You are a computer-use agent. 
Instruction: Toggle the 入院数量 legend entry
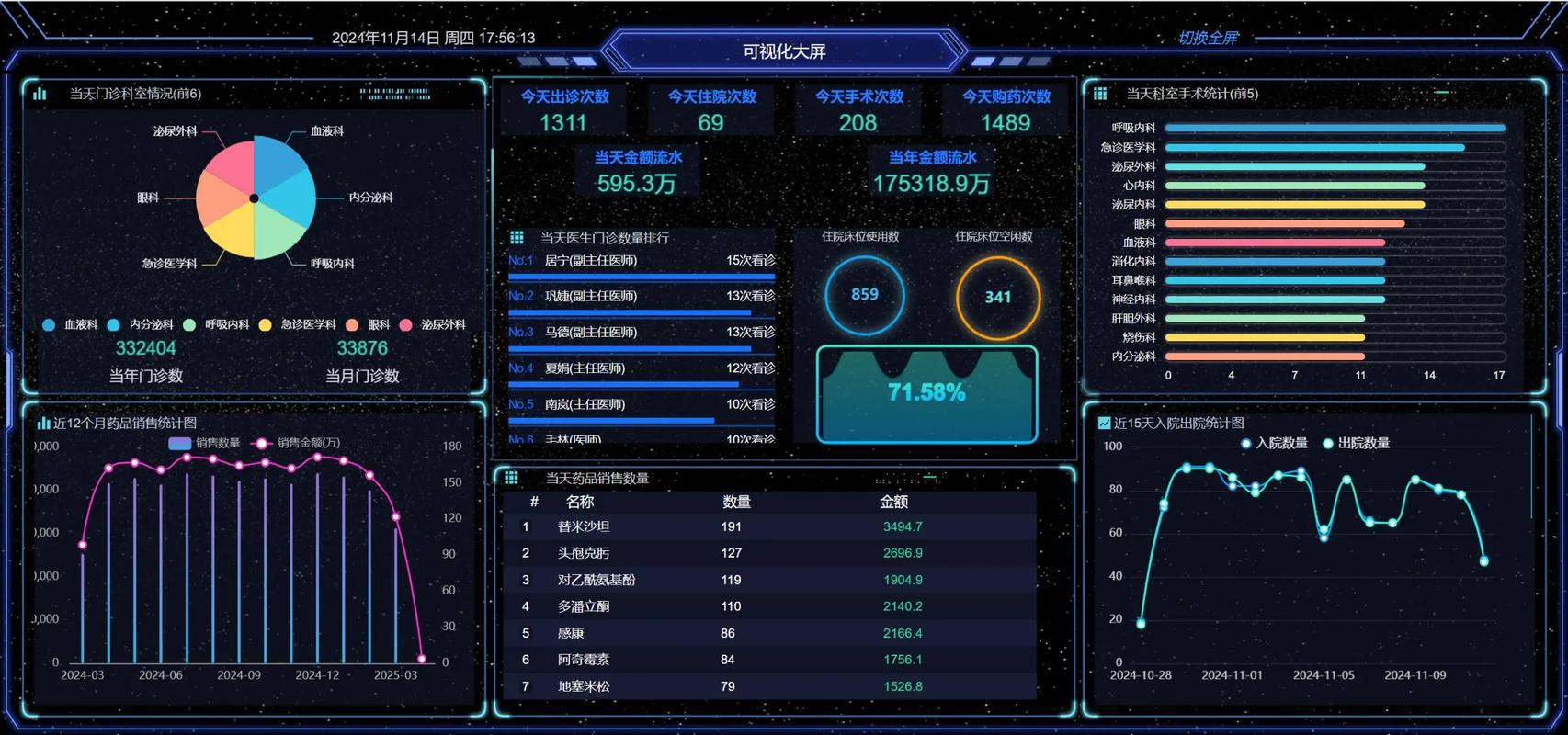pos(1274,442)
